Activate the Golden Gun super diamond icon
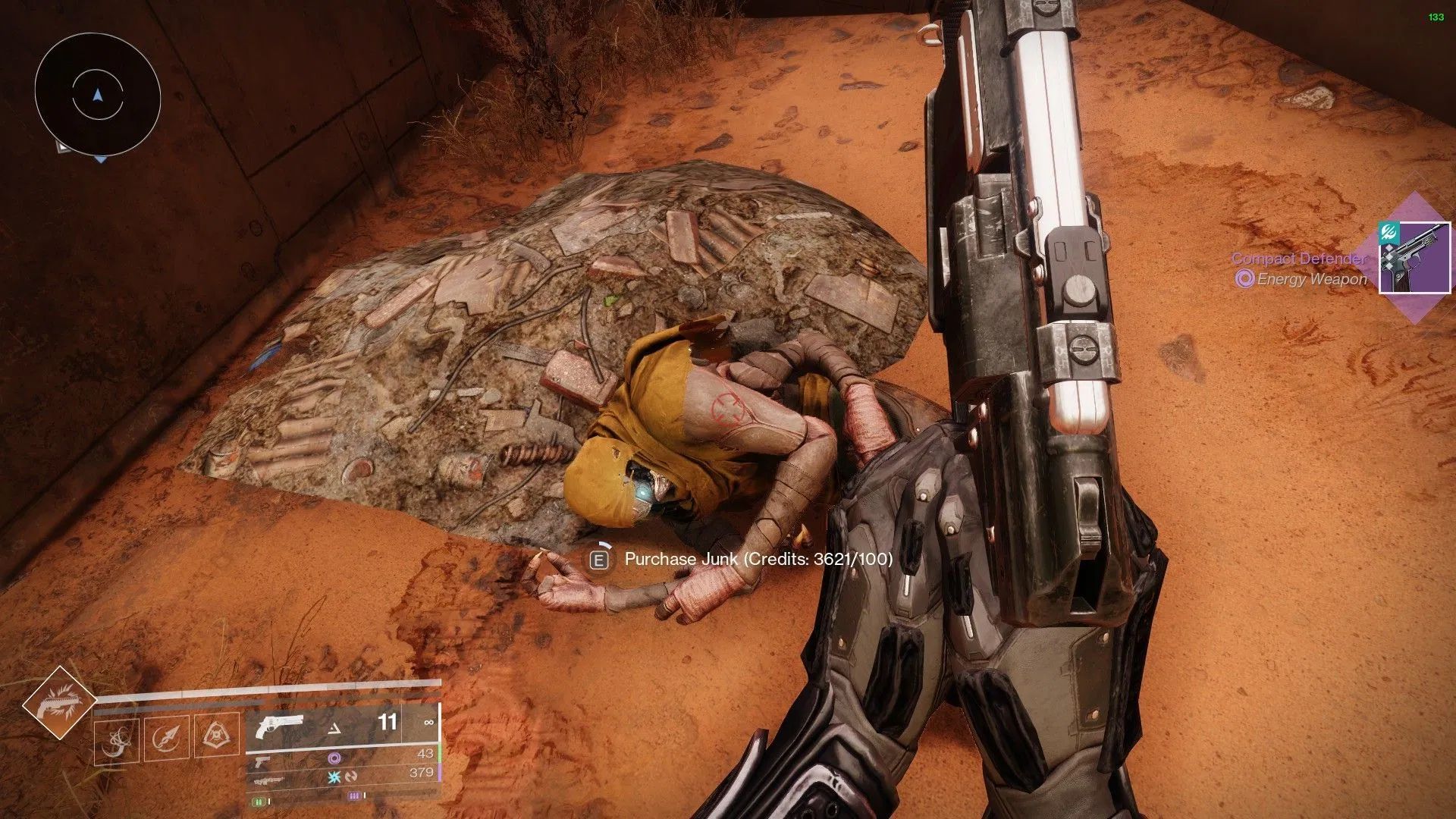The image size is (1456, 819). [59, 702]
